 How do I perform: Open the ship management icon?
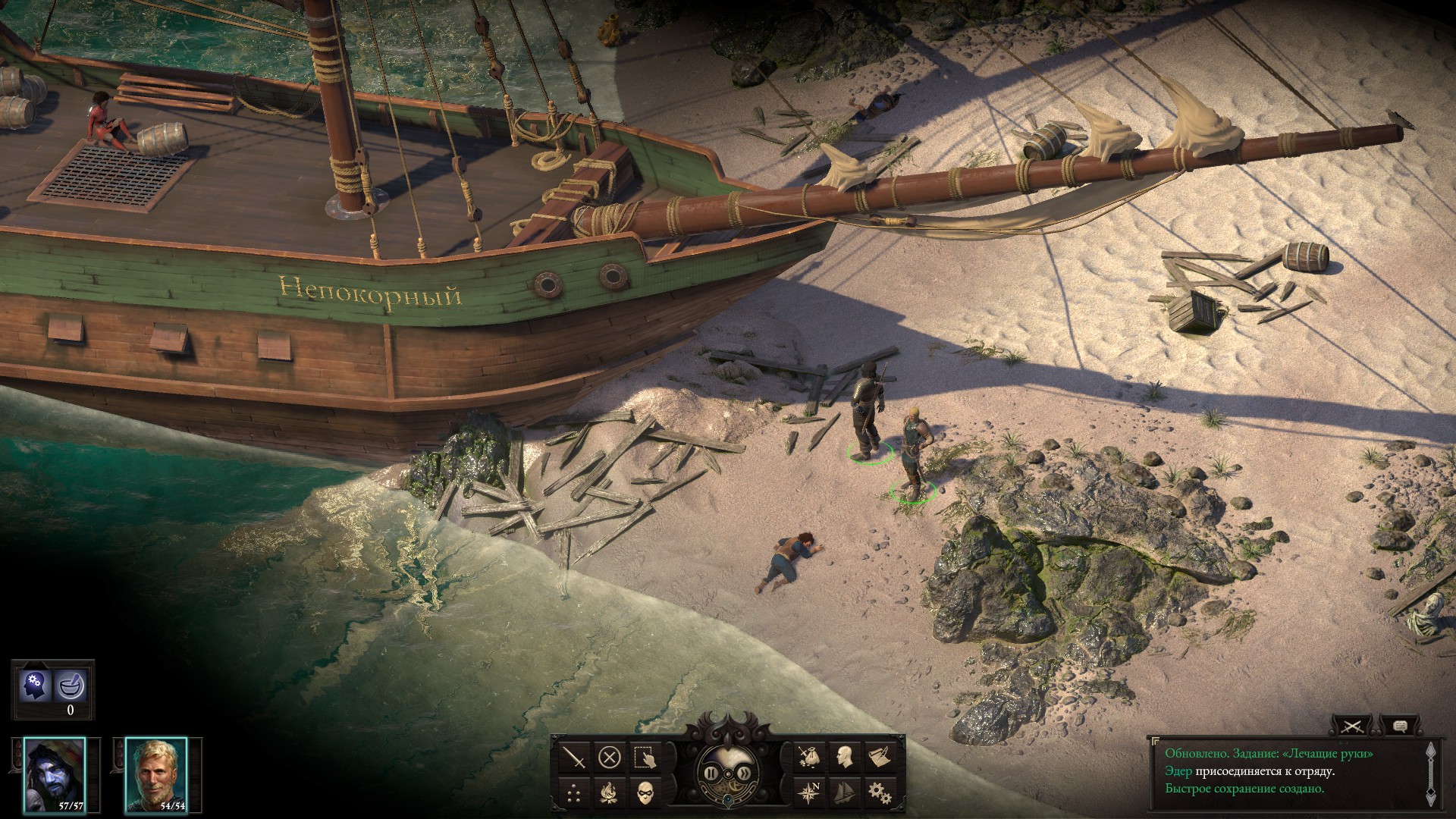click(x=844, y=792)
